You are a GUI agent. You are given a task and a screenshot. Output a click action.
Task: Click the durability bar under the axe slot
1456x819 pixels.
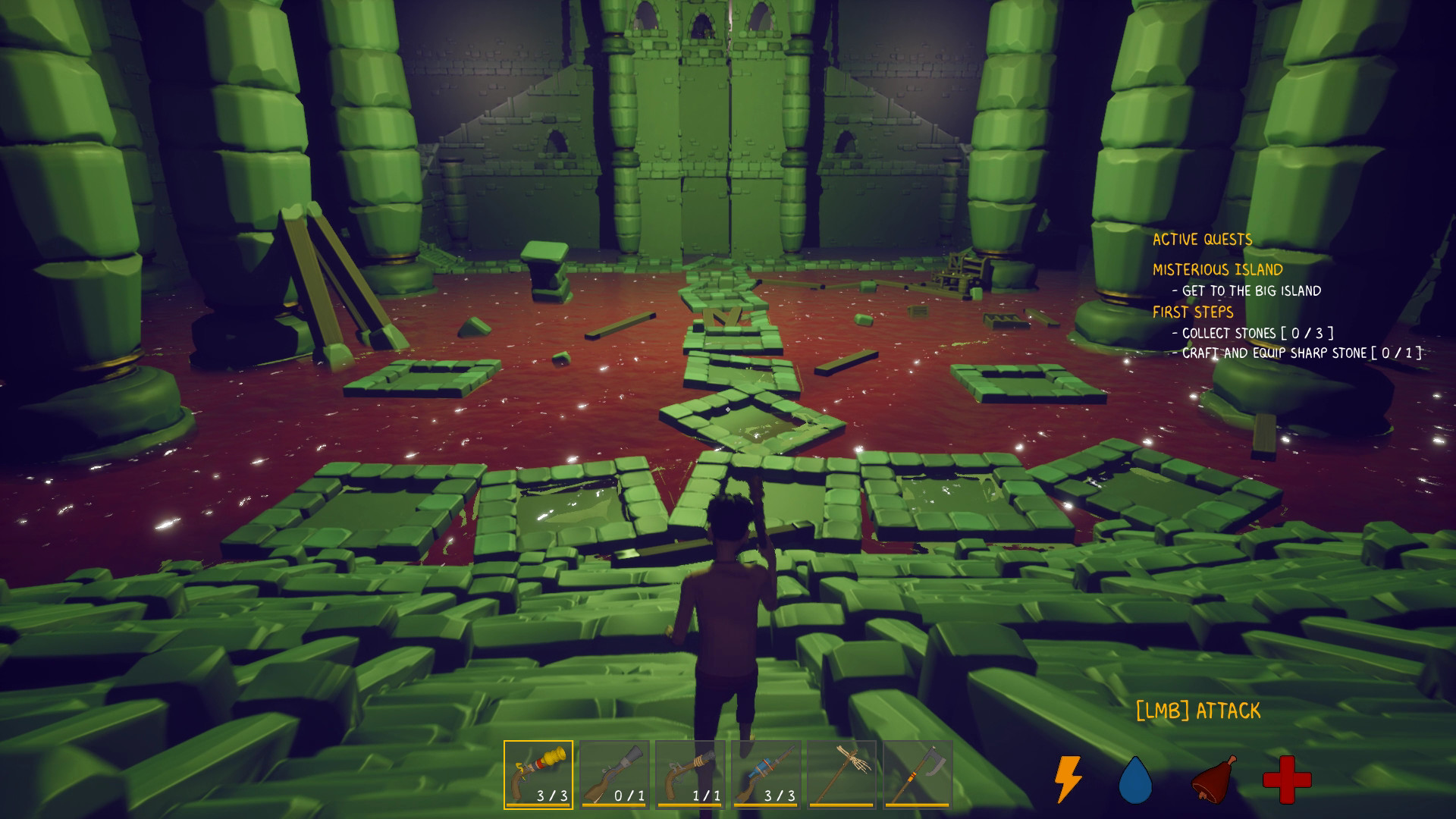[x=919, y=804]
